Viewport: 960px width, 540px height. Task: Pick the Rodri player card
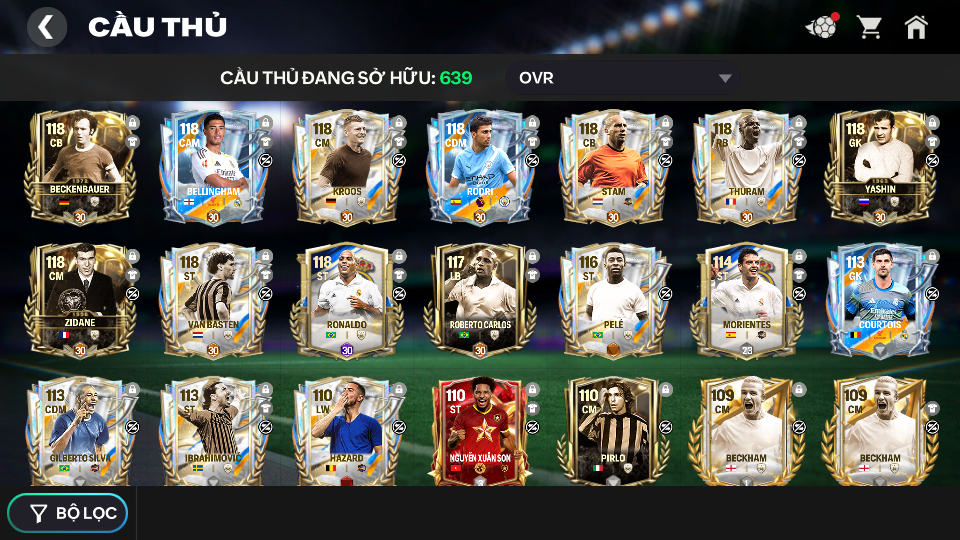(x=480, y=167)
